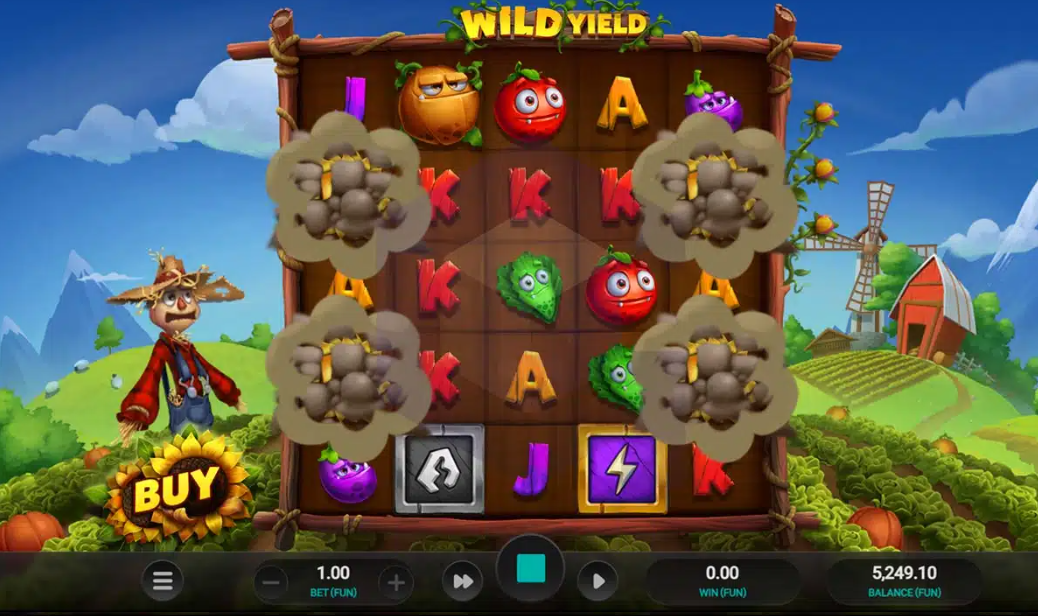The image size is (1038, 616).
Task: Start autoplay with the play arrow button
Action: click(x=597, y=581)
